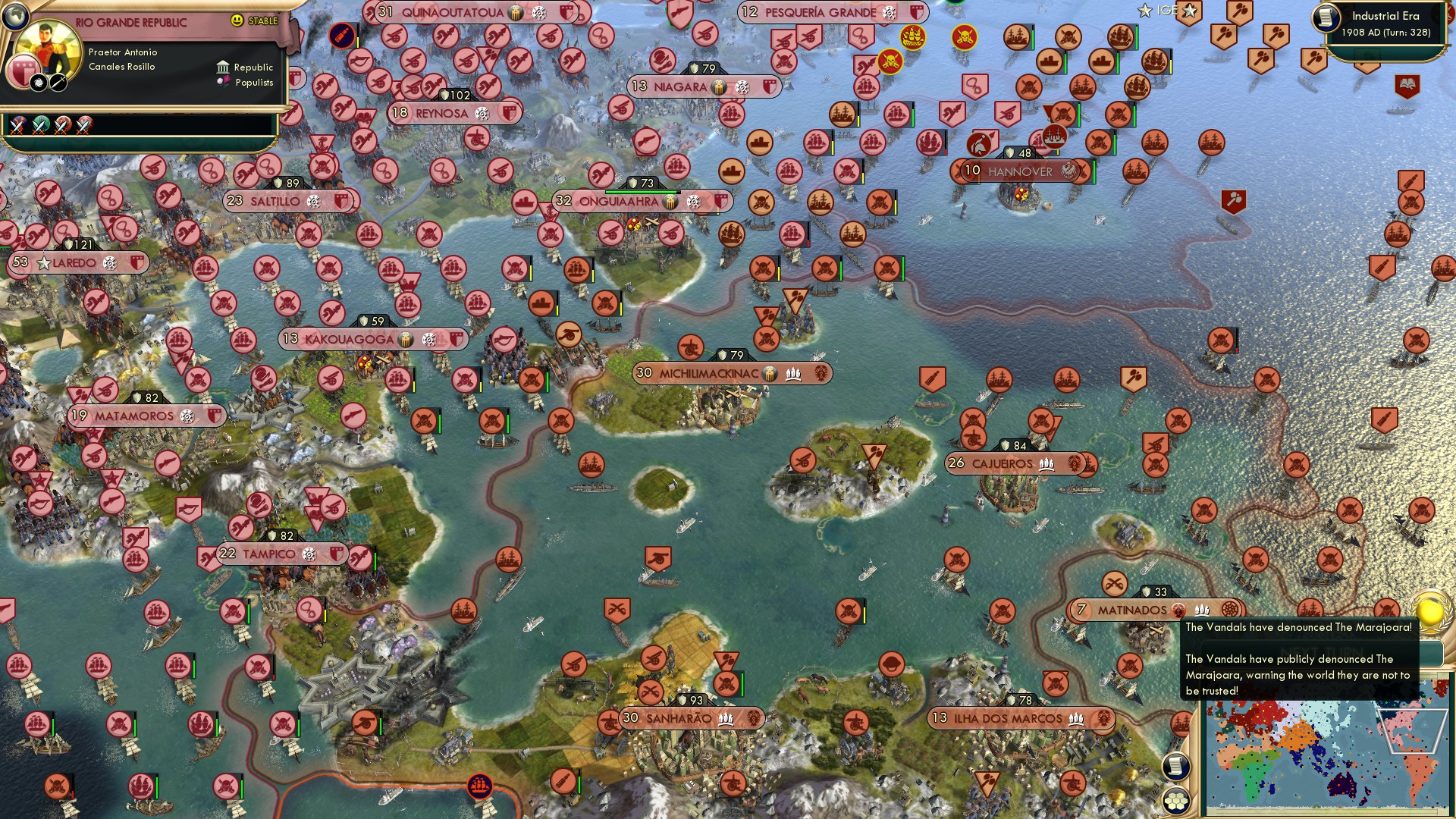The width and height of the screenshot is (1456, 819).
Task: Click the STABLE status label
Action: (262, 21)
